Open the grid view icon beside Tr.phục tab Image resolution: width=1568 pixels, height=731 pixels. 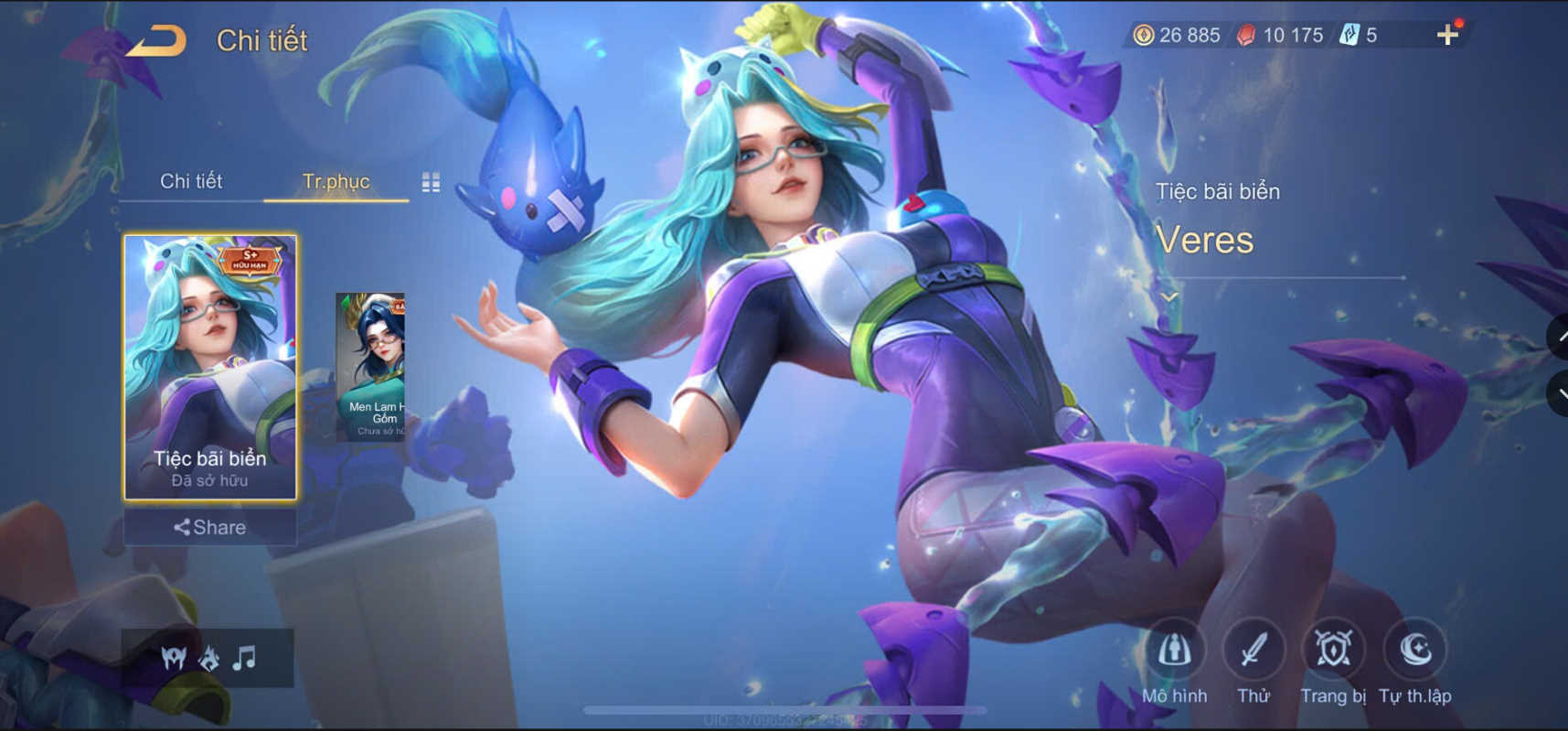click(x=431, y=181)
